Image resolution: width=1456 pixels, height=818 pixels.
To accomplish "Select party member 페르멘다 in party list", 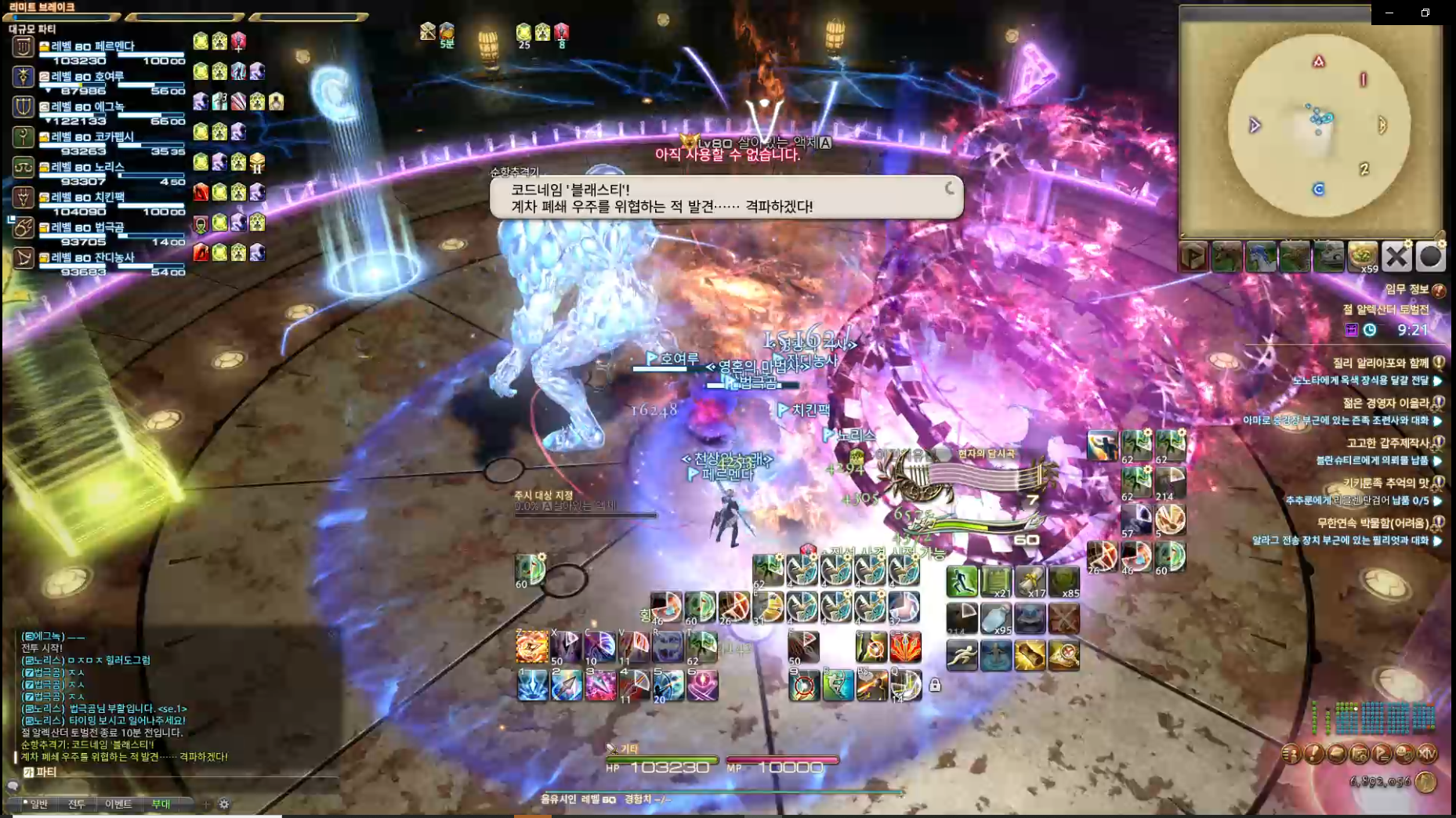I will click(92, 47).
